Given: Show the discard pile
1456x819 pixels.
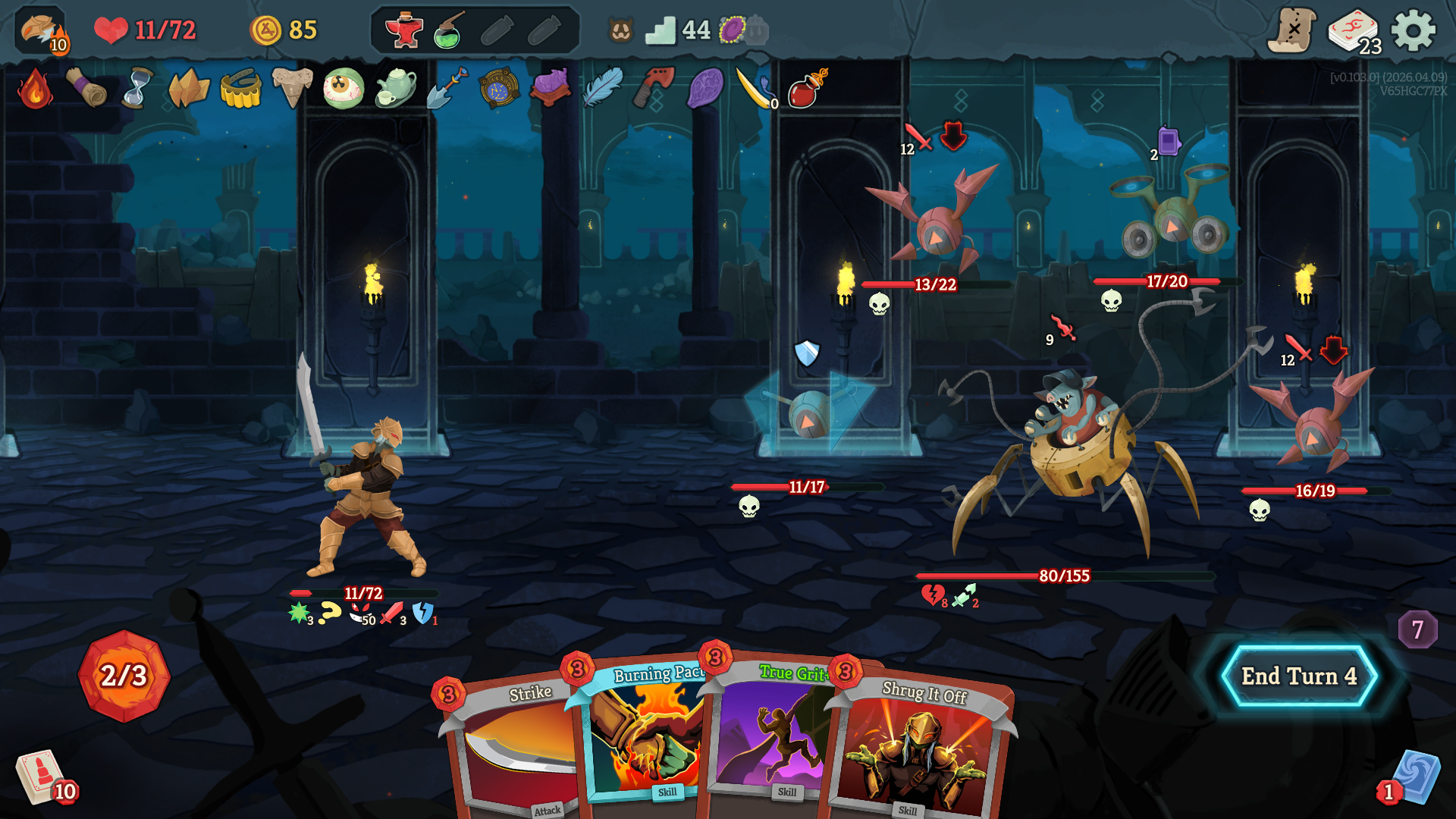Looking at the screenshot, I should pos(1414,777).
